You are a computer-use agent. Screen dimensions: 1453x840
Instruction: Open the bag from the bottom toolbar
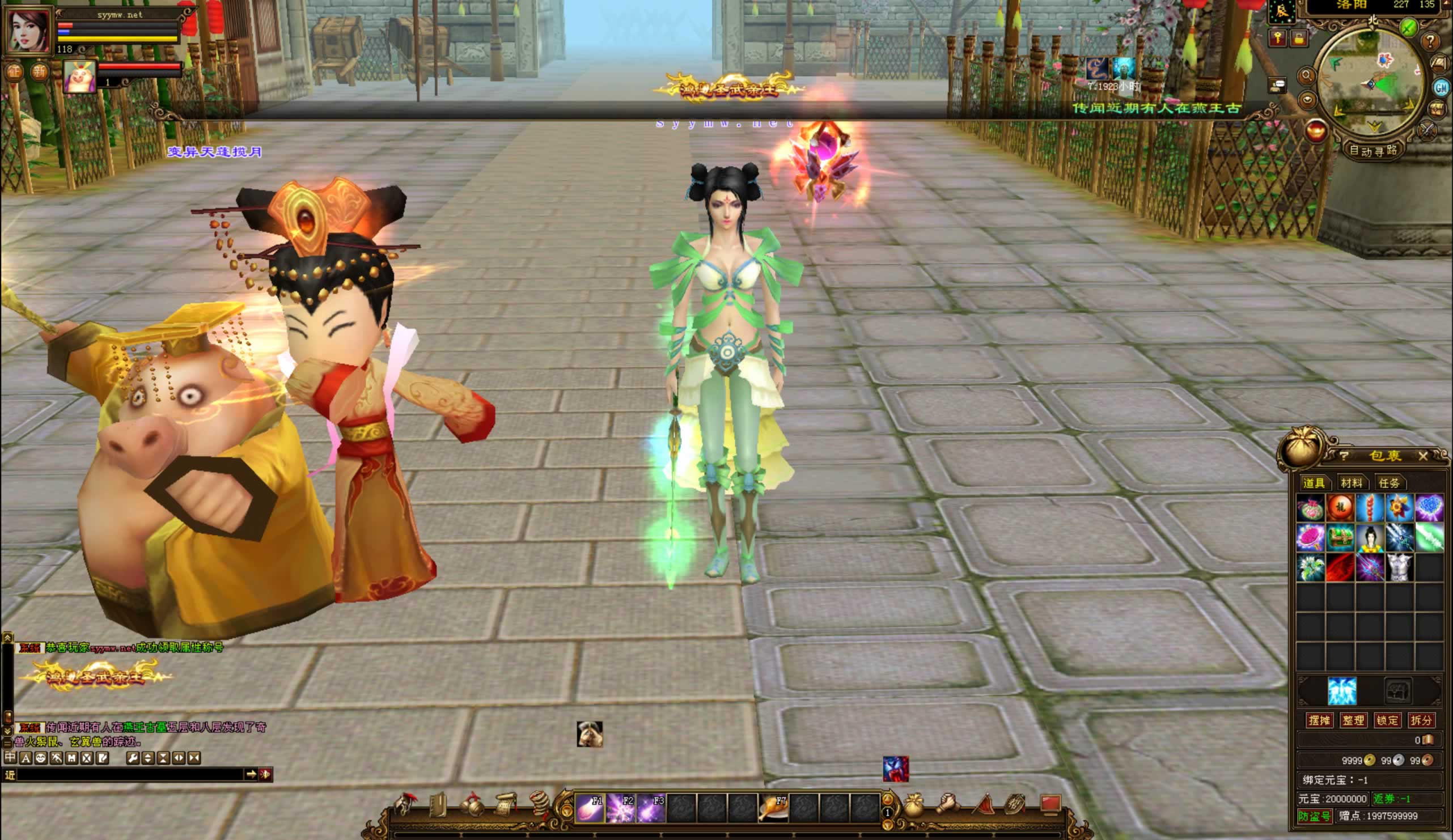pyautogui.click(x=913, y=805)
